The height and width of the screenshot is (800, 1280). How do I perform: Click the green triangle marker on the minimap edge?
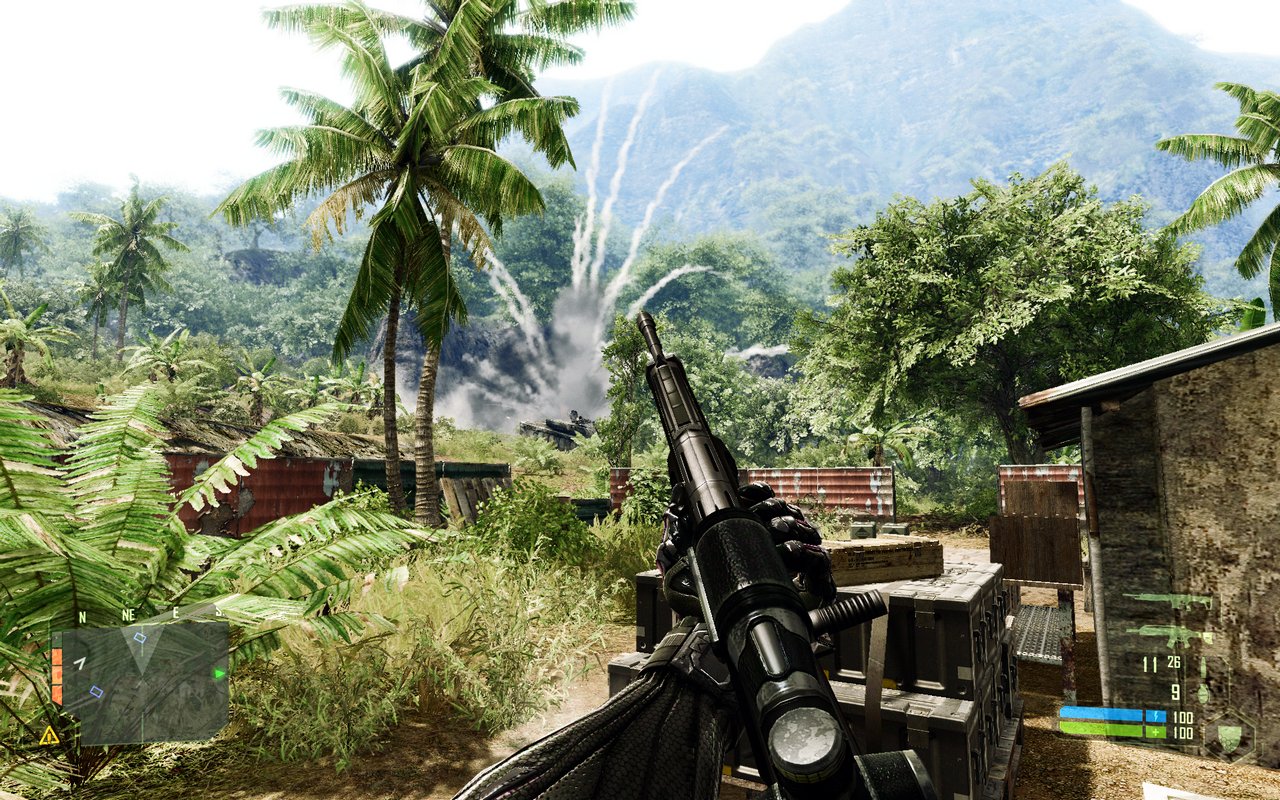(x=219, y=674)
